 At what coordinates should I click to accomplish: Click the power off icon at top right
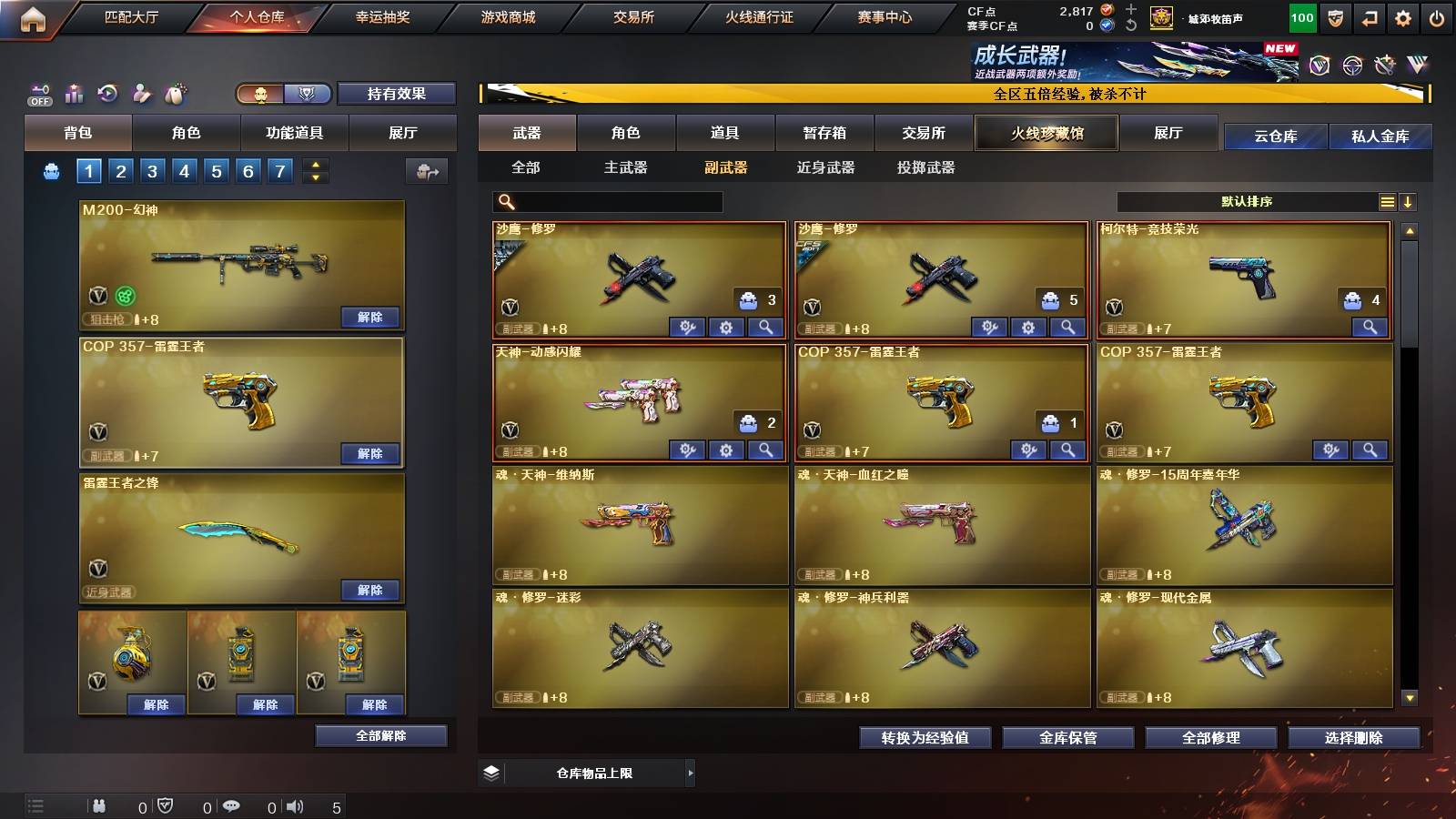pyautogui.click(x=1436, y=16)
